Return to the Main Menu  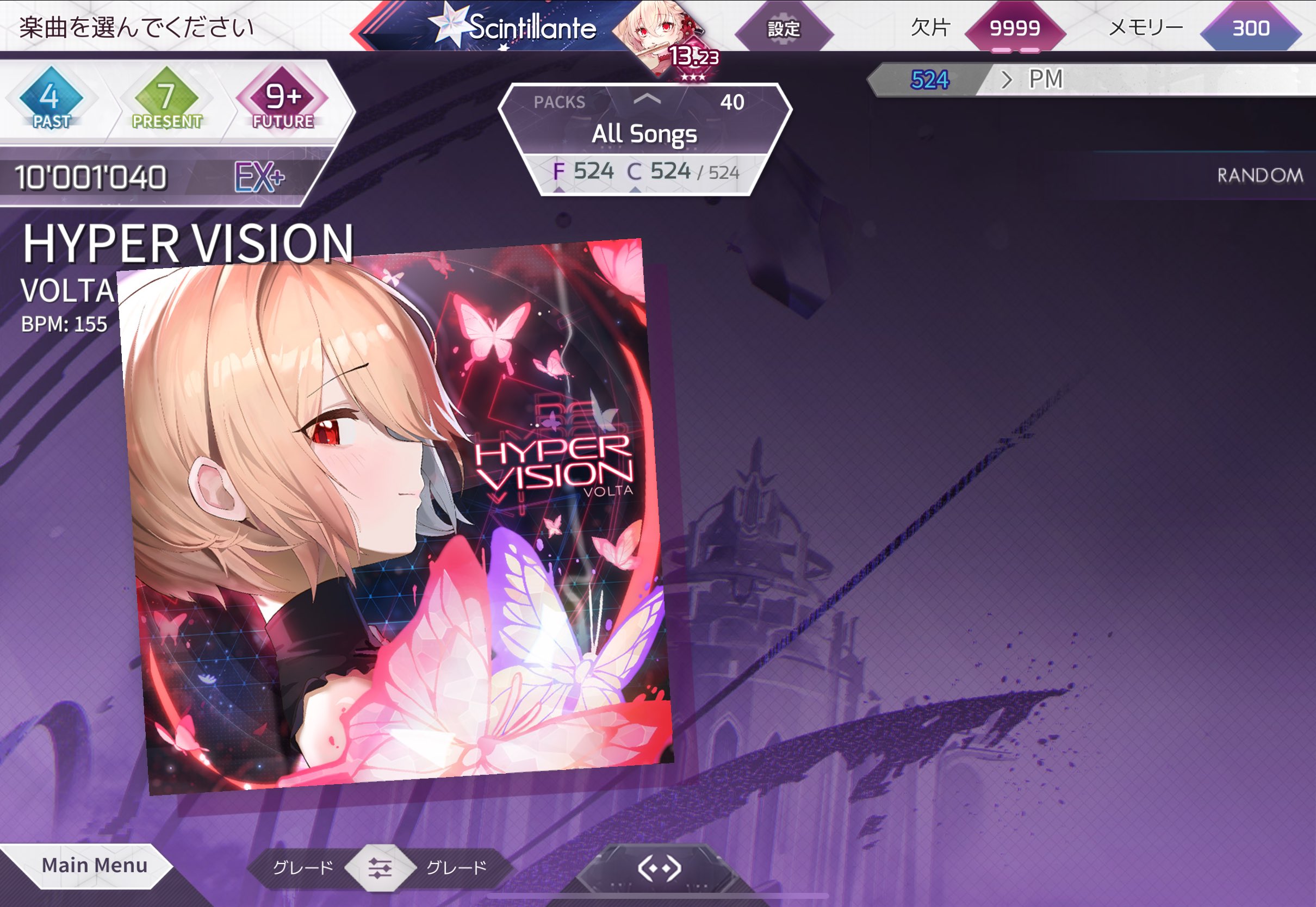point(94,865)
